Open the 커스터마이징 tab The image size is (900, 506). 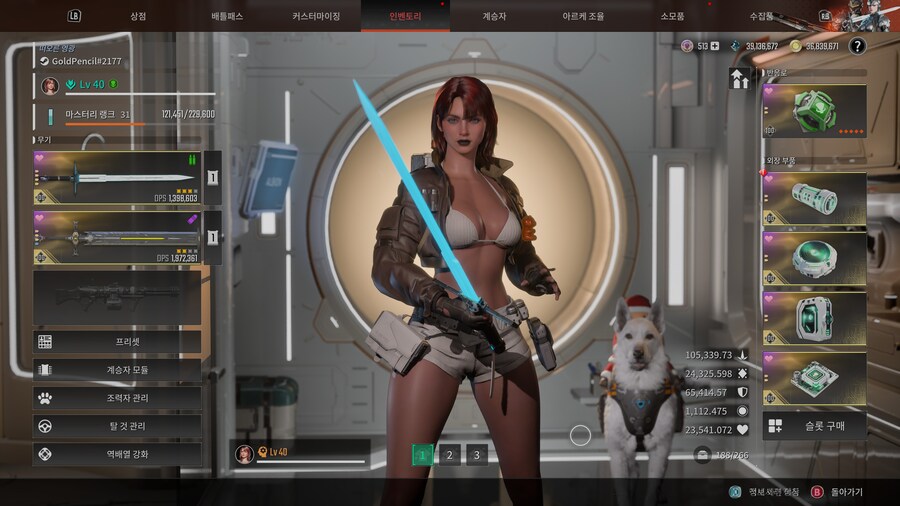[x=316, y=16]
